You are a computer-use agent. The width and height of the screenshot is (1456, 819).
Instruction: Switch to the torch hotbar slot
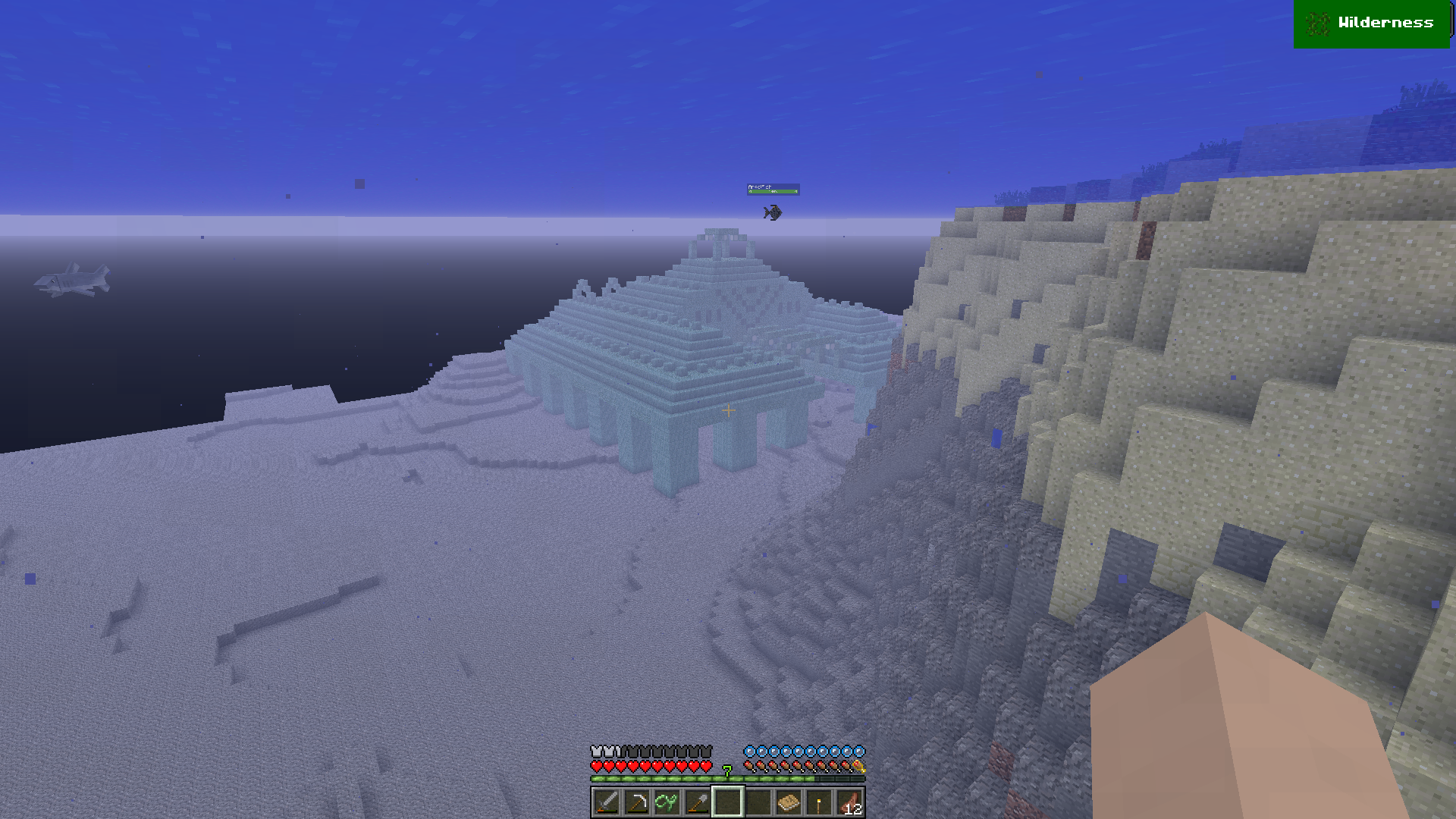tap(819, 802)
